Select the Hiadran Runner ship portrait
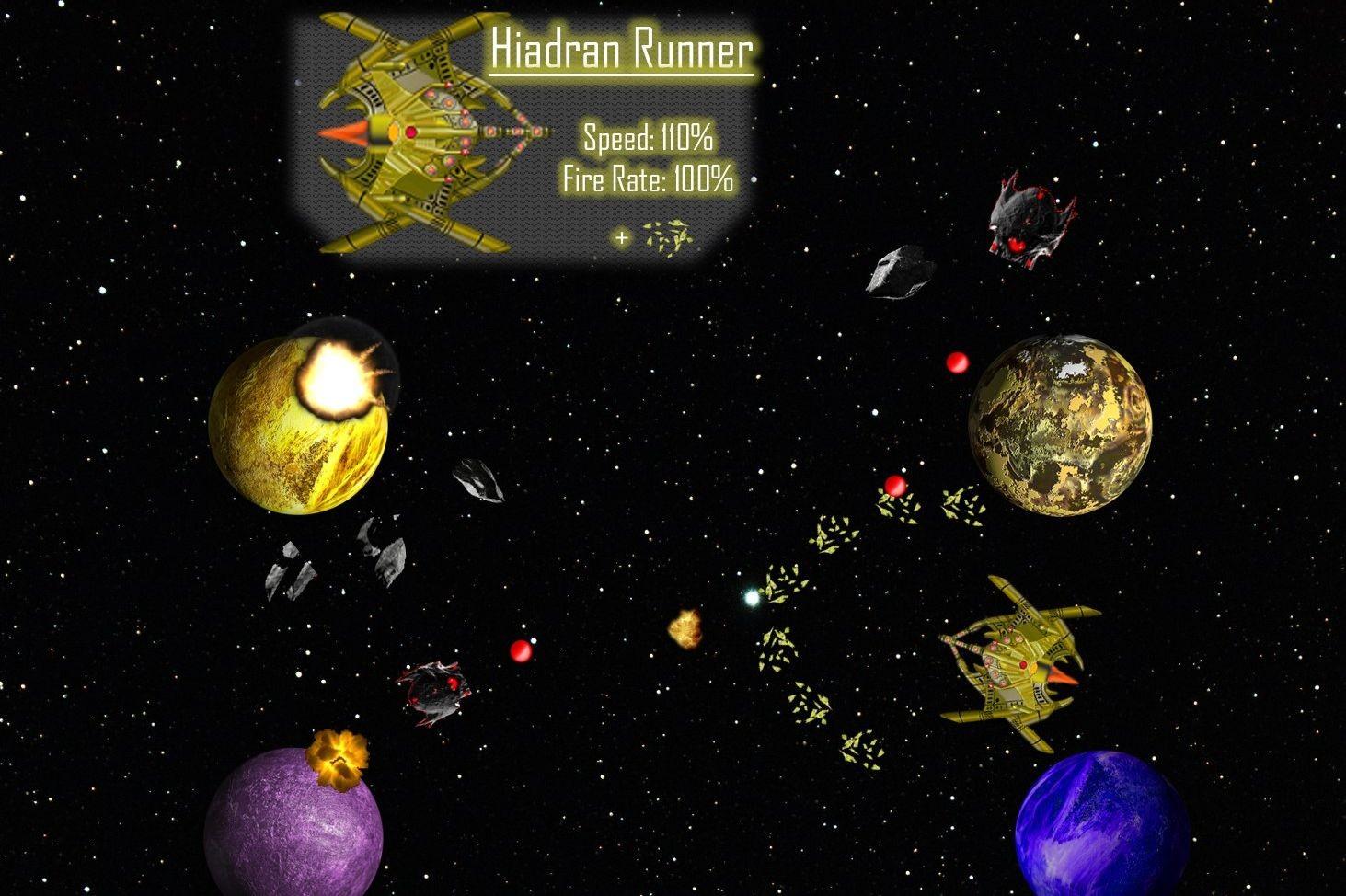Screen dimensions: 1346x896 pos(428,134)
